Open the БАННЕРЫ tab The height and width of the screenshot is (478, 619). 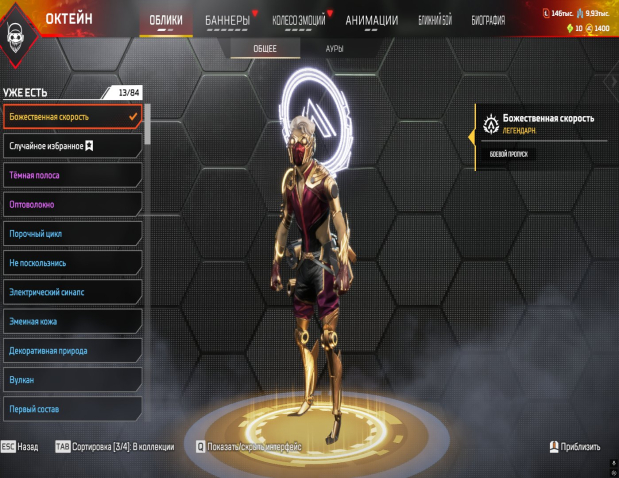pyautogui.click(x=227, y=20)
